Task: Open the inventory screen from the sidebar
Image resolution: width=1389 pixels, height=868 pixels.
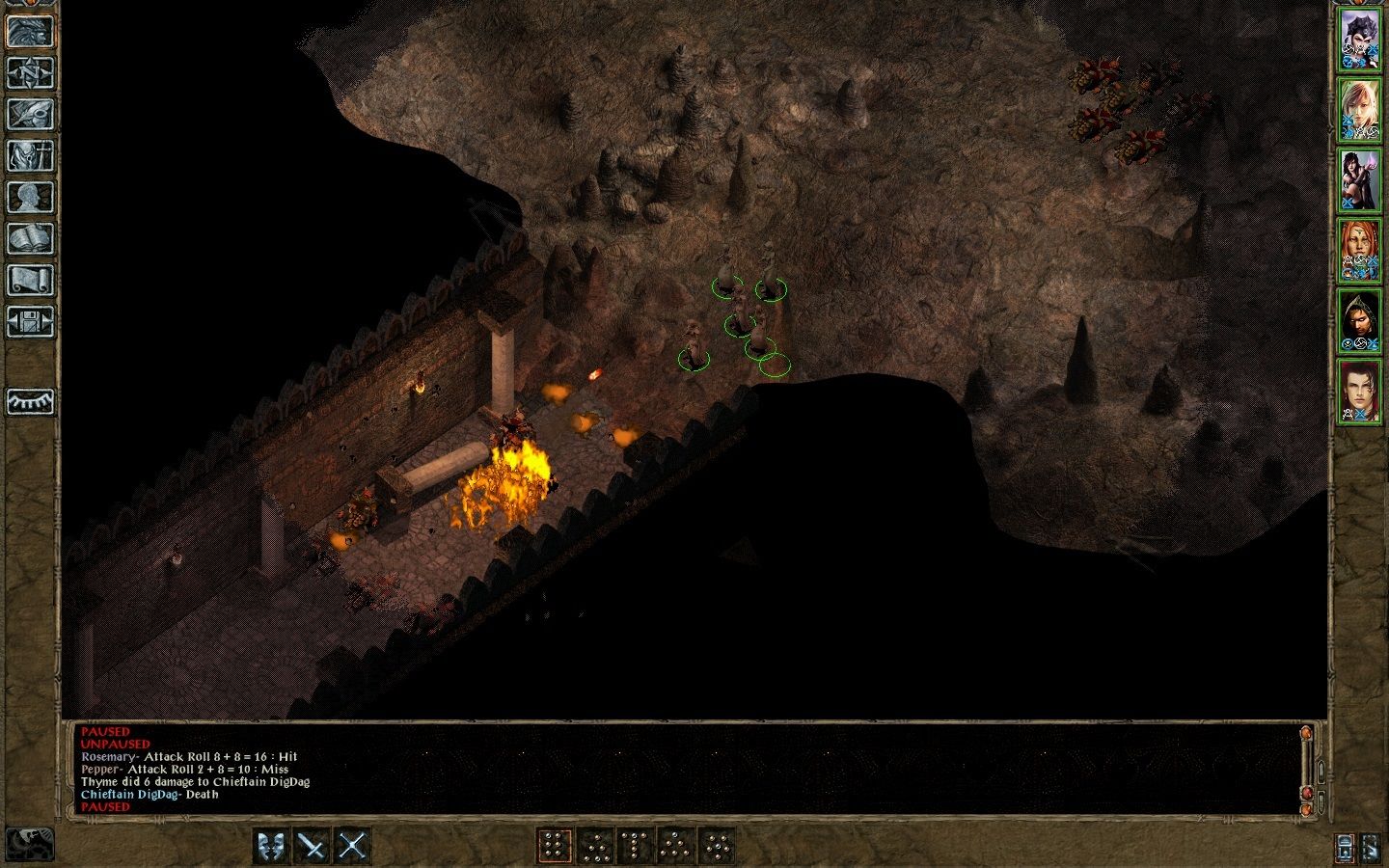Action: coord(30,155)
